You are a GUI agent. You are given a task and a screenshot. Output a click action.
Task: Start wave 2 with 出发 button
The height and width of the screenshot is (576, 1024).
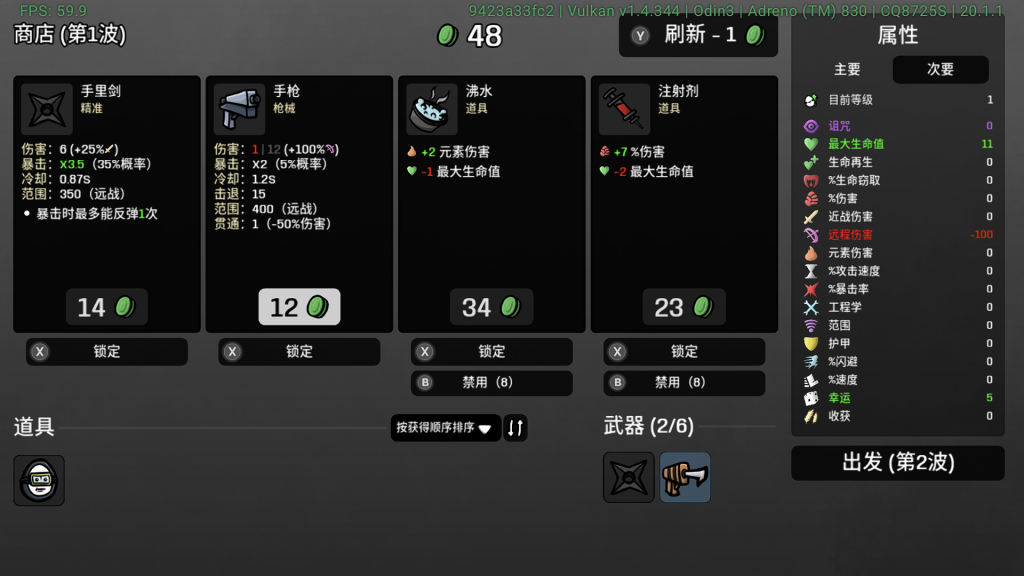pos(897,463)
